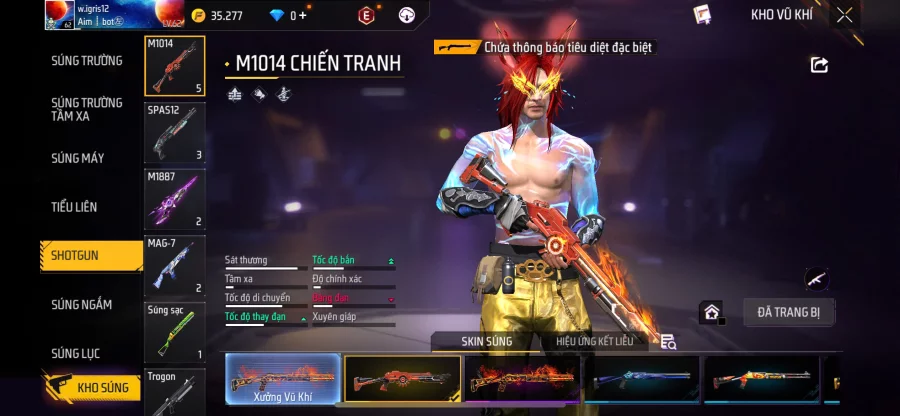900x416 pixels.
Task: Switch to Súng Lục category
Action: [76, 353]
